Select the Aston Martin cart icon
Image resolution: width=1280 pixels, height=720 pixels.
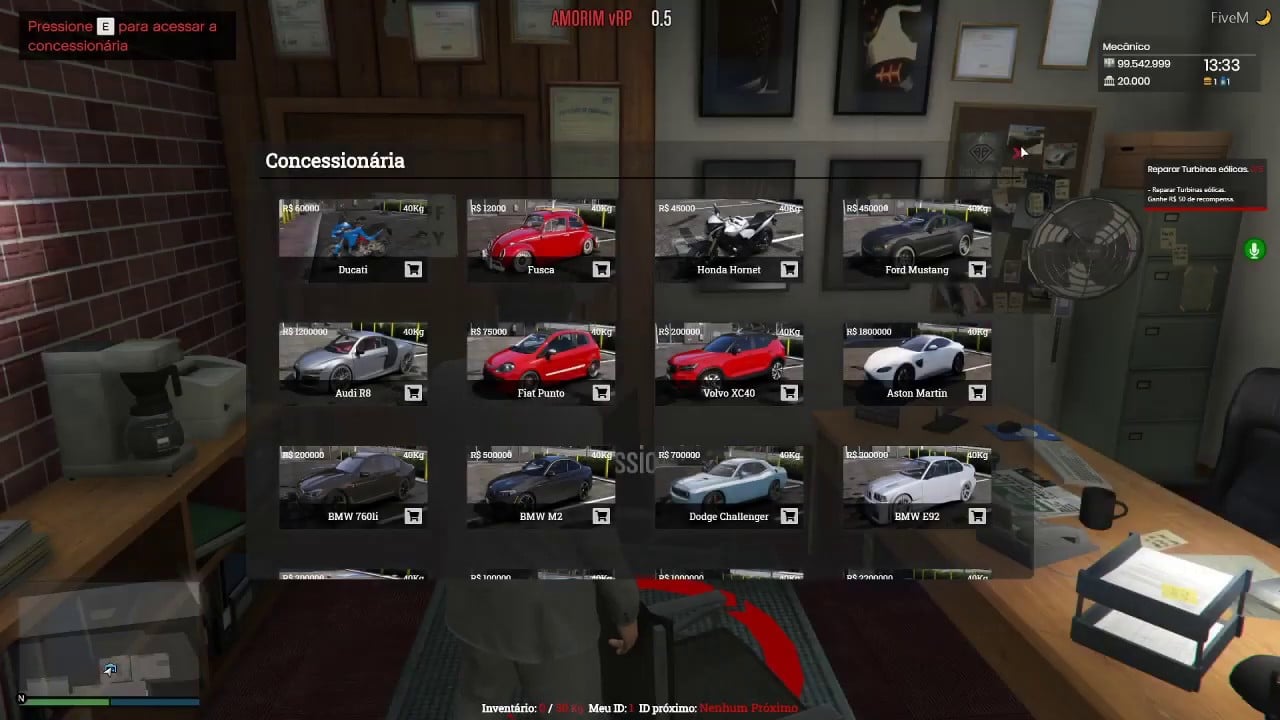977,393
